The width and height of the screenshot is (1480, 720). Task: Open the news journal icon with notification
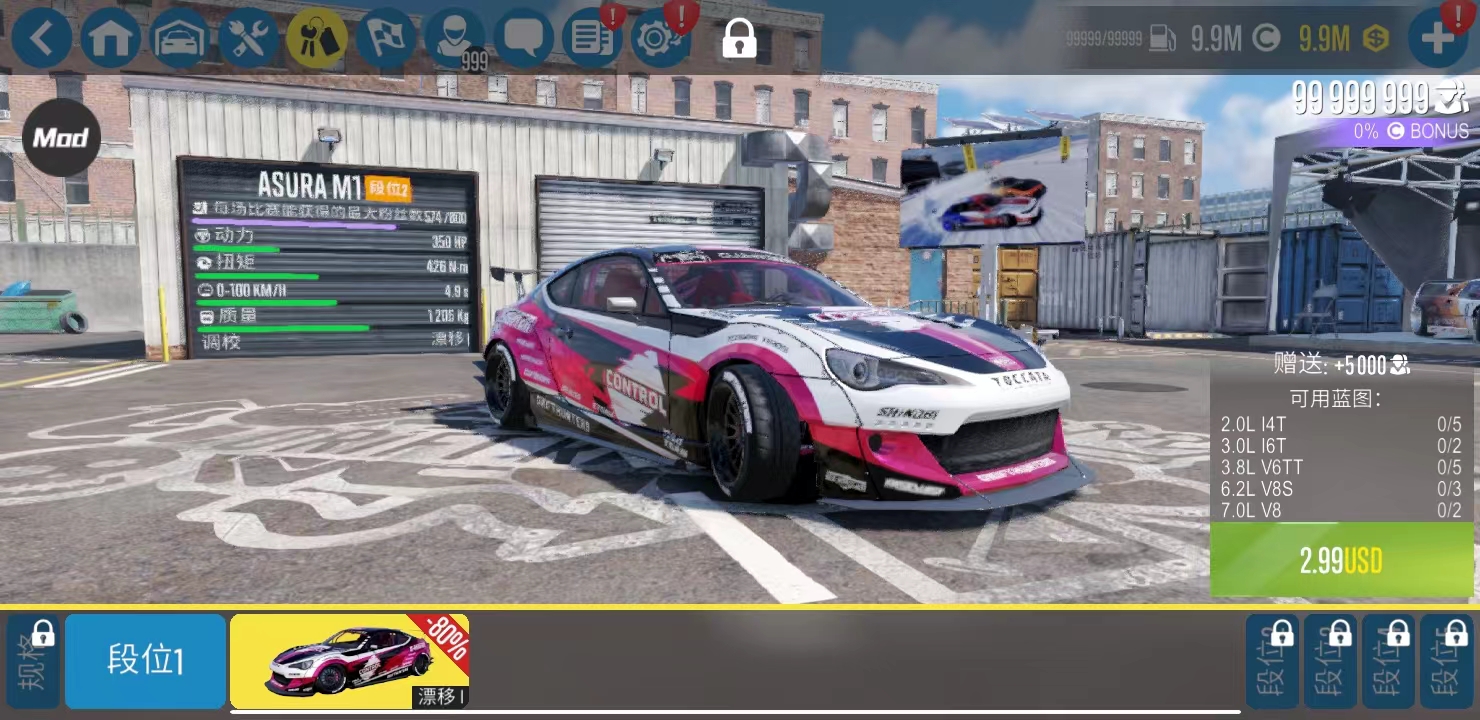592,37
